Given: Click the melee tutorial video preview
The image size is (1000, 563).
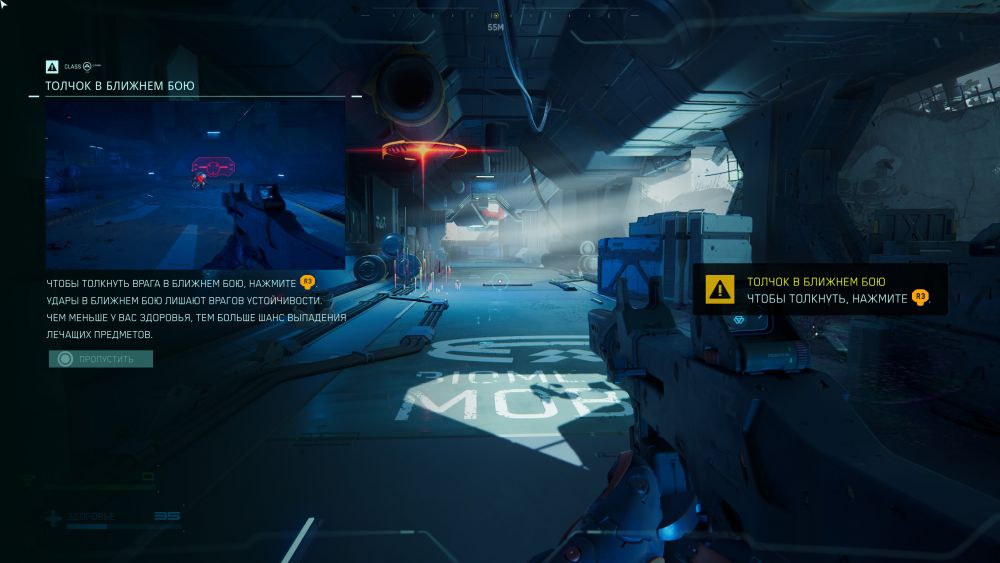Looking at the screenshot, I should coord(195,185).
